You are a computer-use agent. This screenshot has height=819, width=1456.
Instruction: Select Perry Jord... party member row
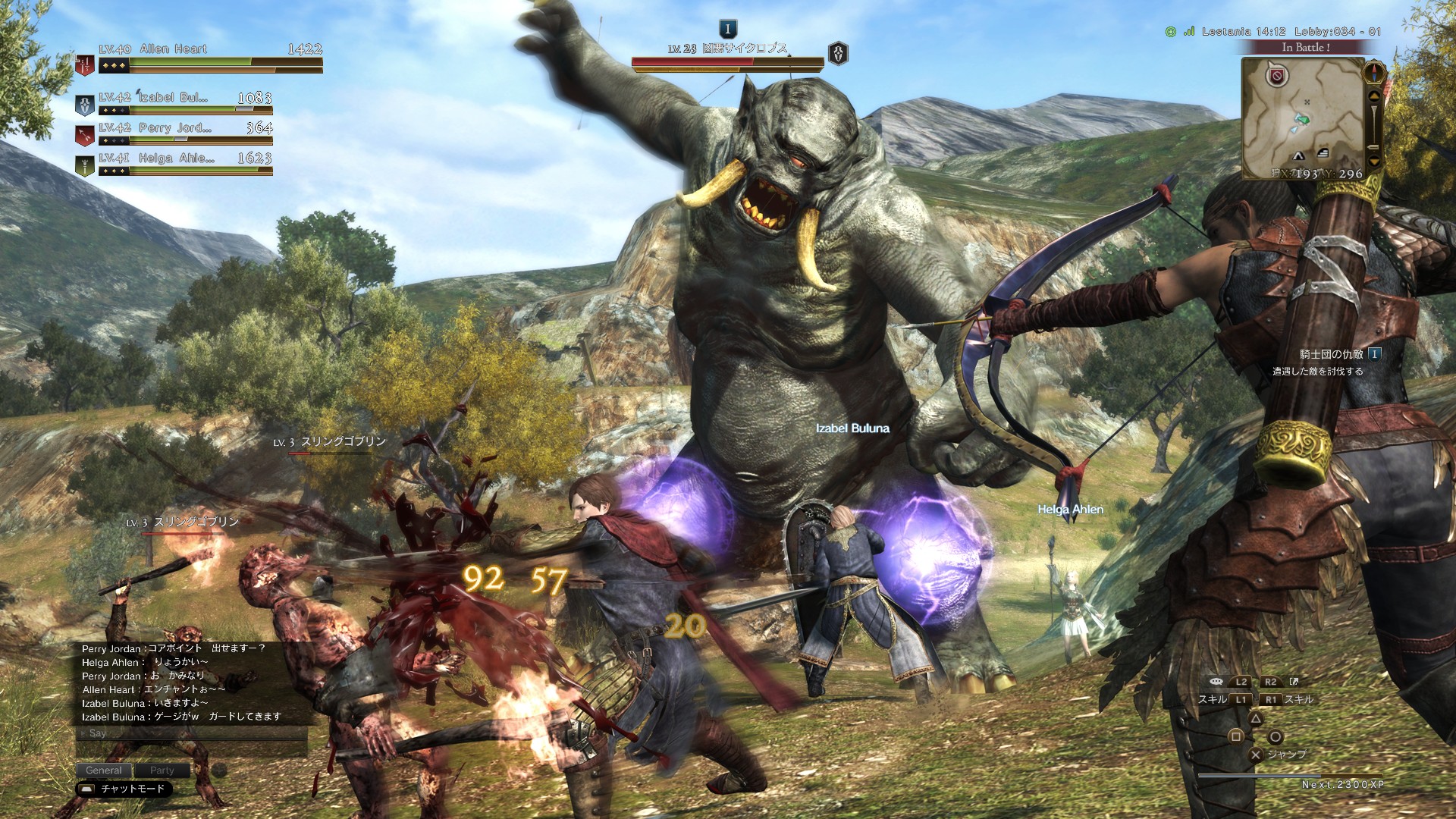pos(178,132)
